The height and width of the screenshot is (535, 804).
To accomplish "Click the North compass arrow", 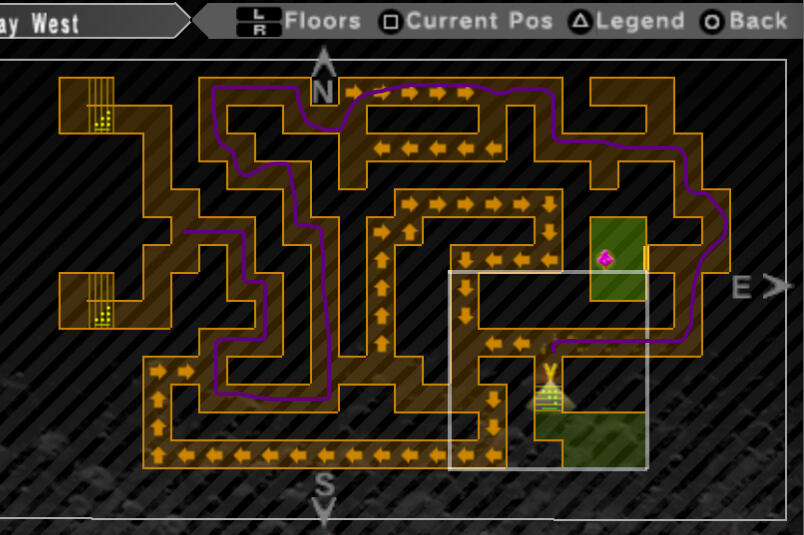I will tap(323, 75).
